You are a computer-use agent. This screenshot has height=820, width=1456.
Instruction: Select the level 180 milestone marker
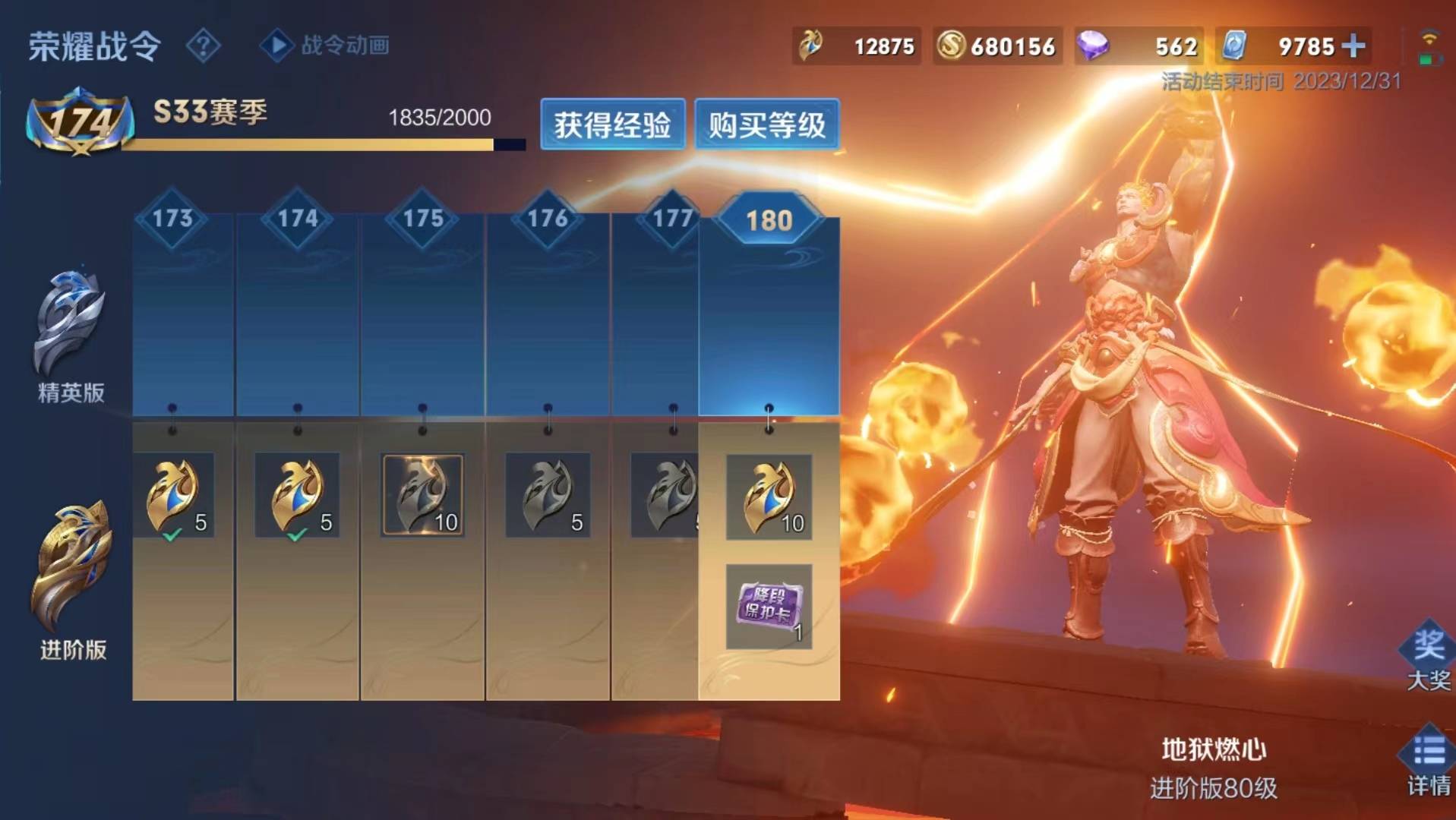[769, 220]
